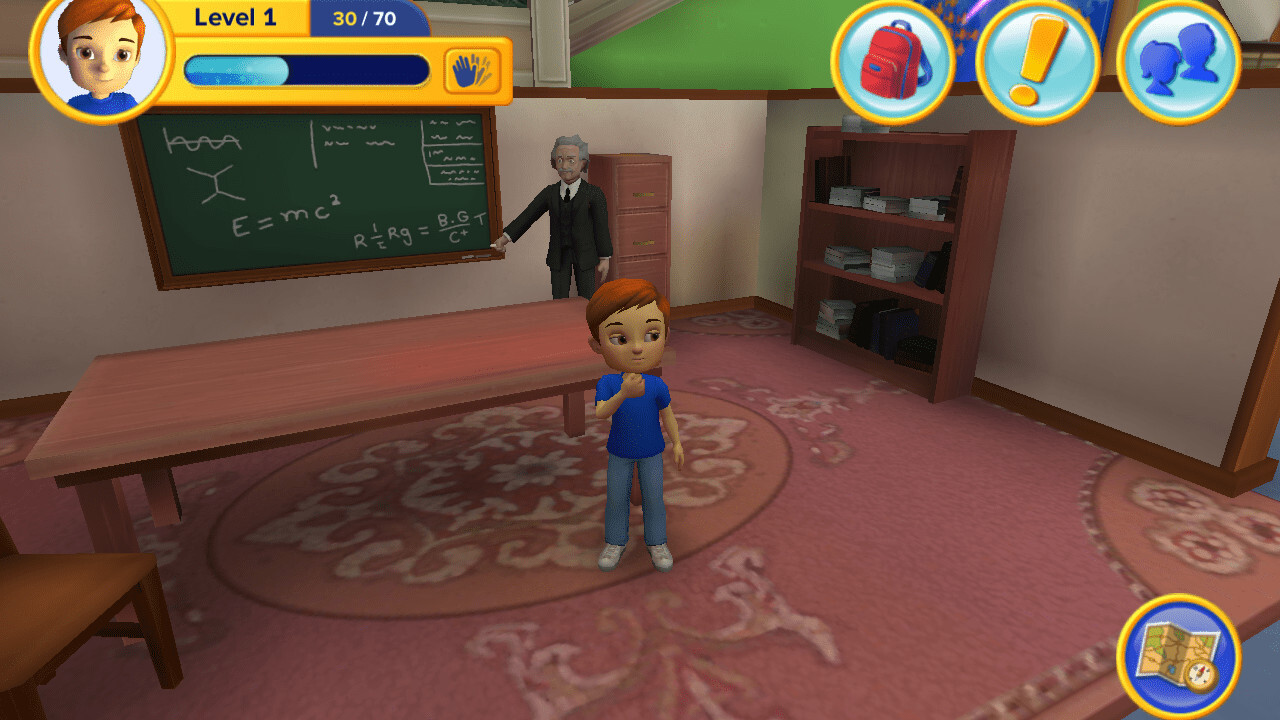Open the friends silhouettes button
Image resolution: width=1280 pixels, height=720 pixels.
pyautogui.click(x=1178, y=62)
